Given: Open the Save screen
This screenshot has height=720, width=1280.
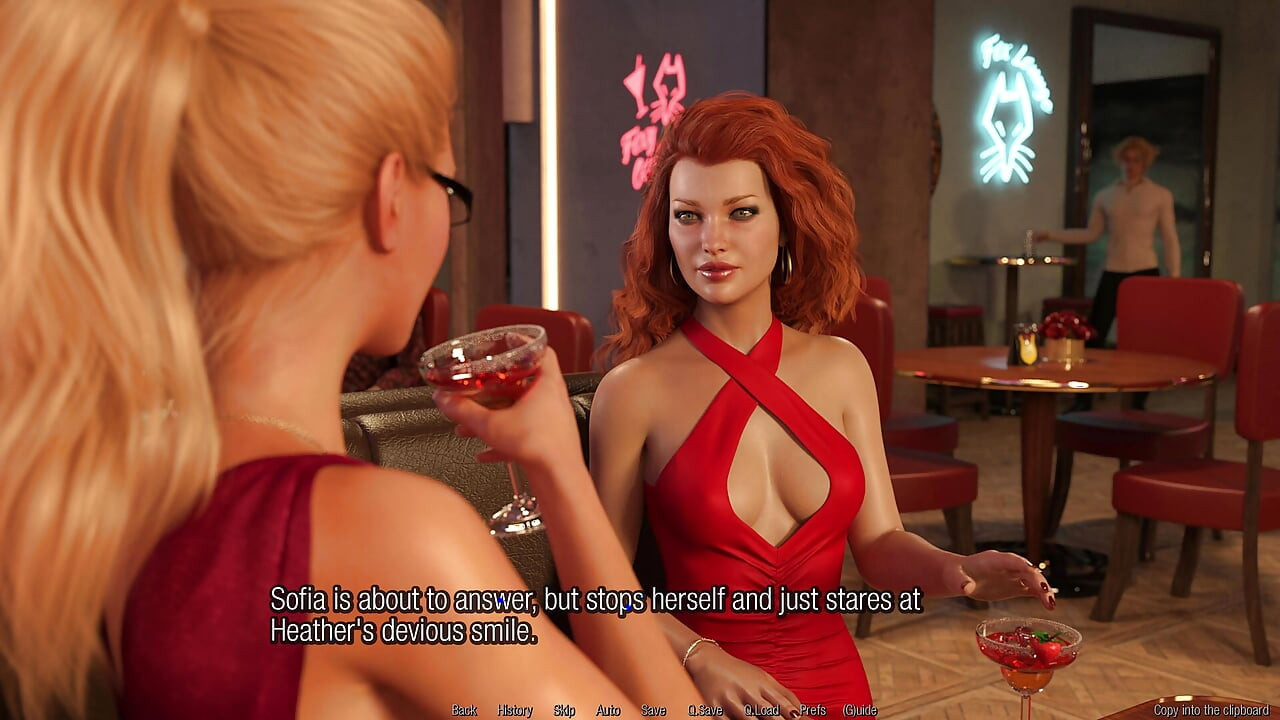Looking at the screenshot, I should click(652, 709).
